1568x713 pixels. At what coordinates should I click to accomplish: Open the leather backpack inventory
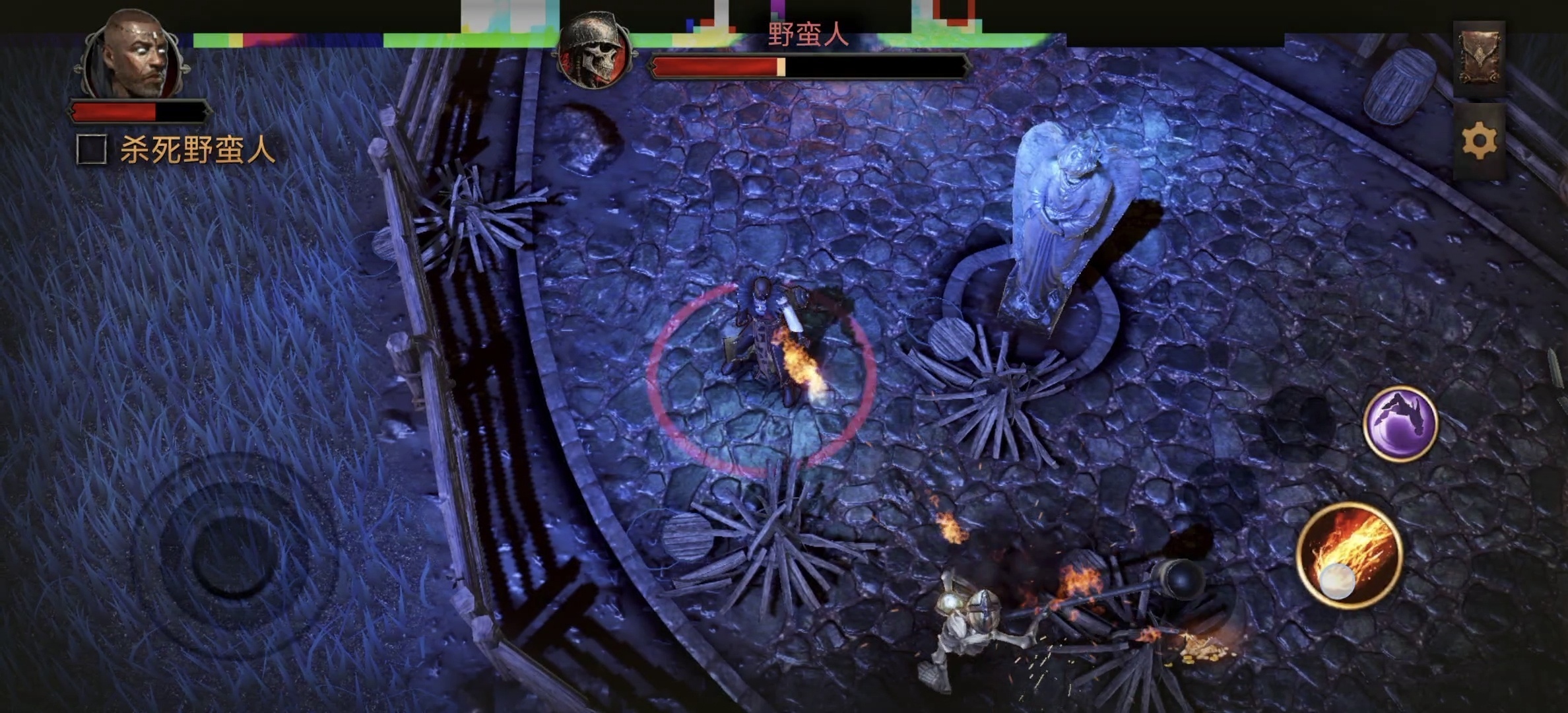pos(1479,60)
